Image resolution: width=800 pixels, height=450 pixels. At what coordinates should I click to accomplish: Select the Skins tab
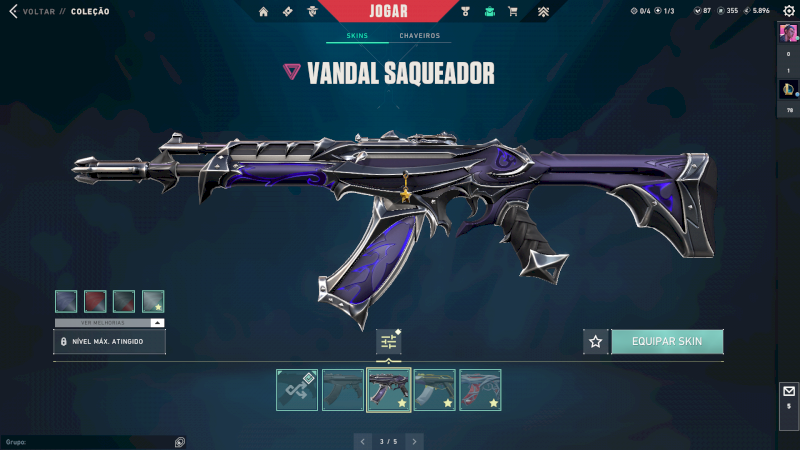(357, 36)
